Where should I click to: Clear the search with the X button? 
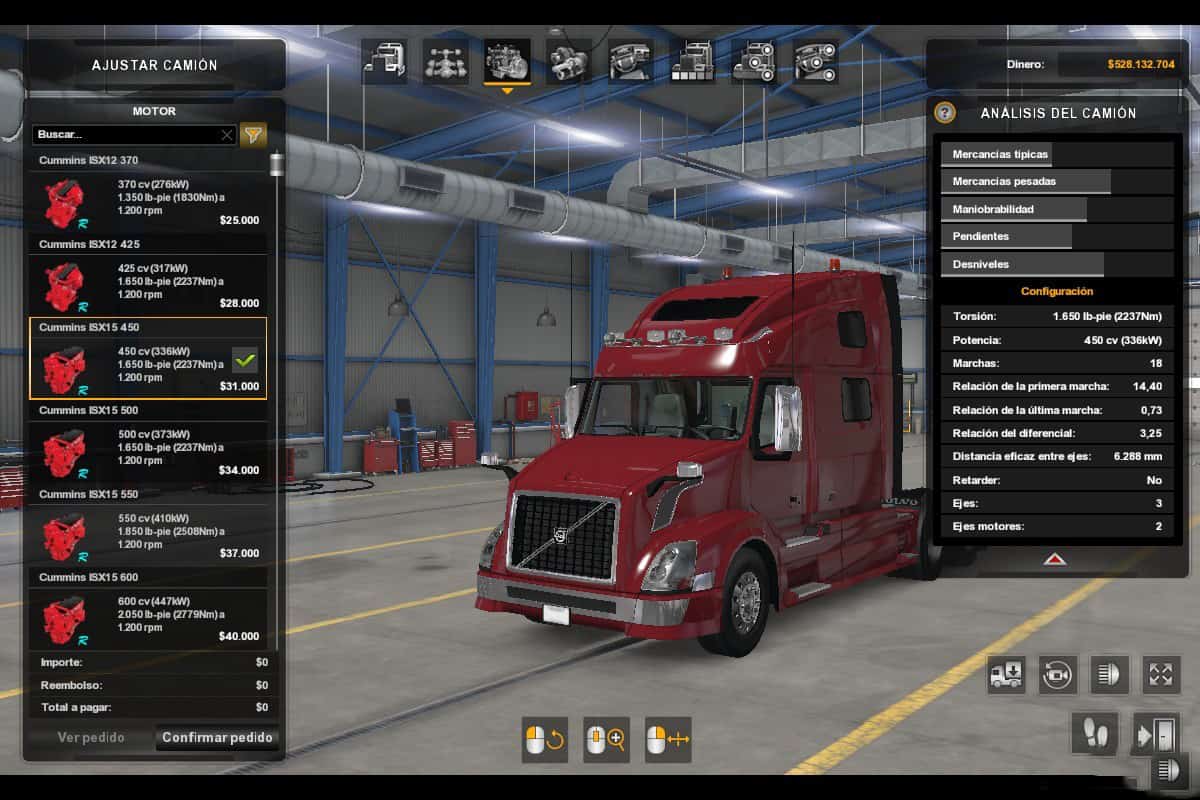pos(227,134)
